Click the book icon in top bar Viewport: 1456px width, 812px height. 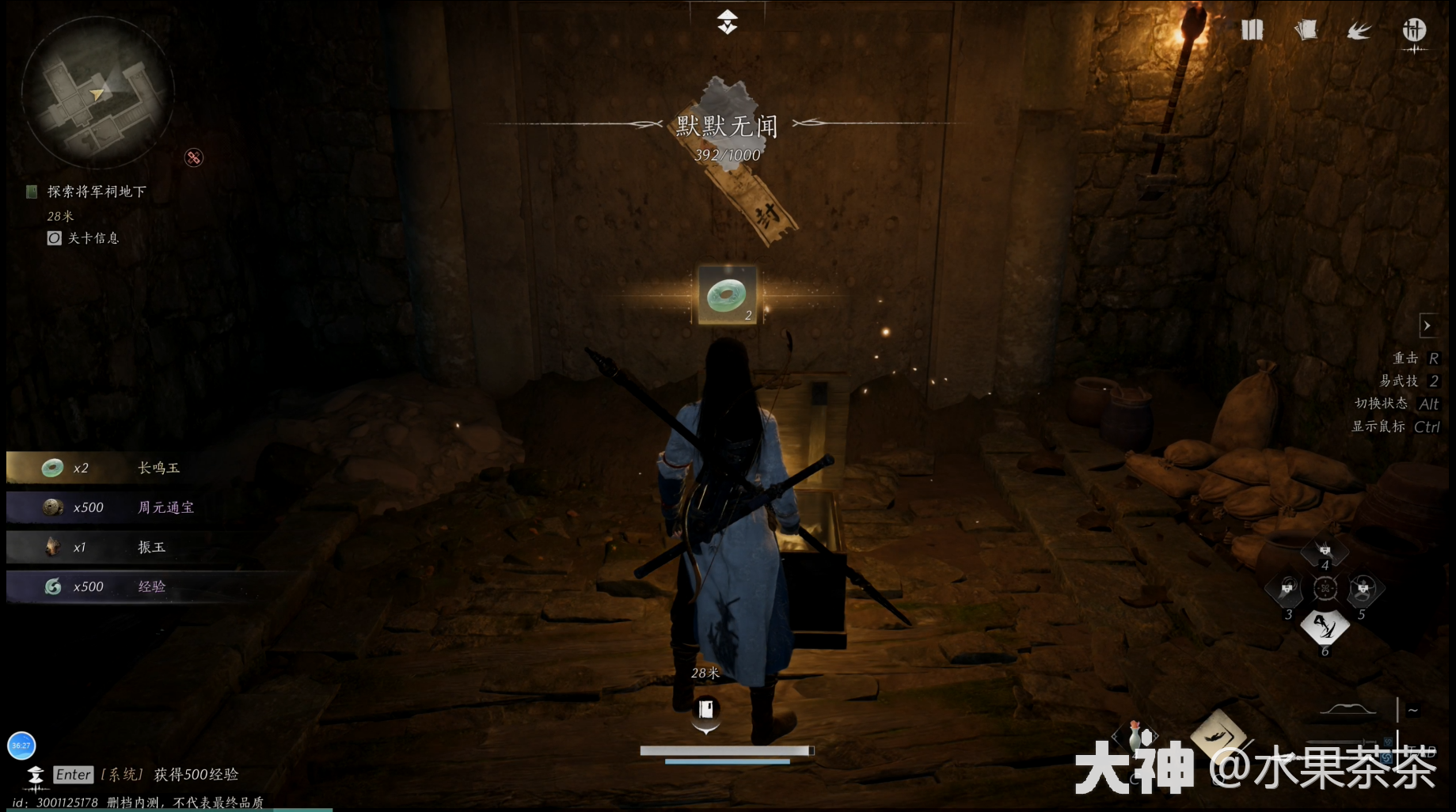1252,31
